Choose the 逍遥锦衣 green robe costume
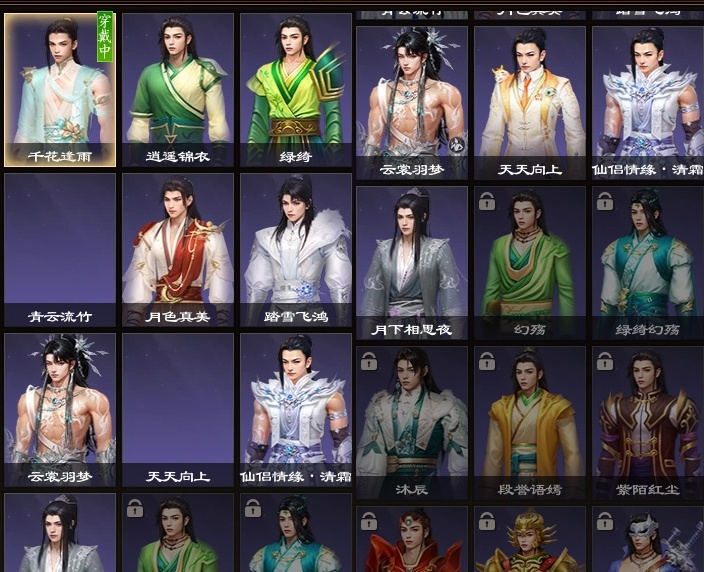 pos(177,90)
